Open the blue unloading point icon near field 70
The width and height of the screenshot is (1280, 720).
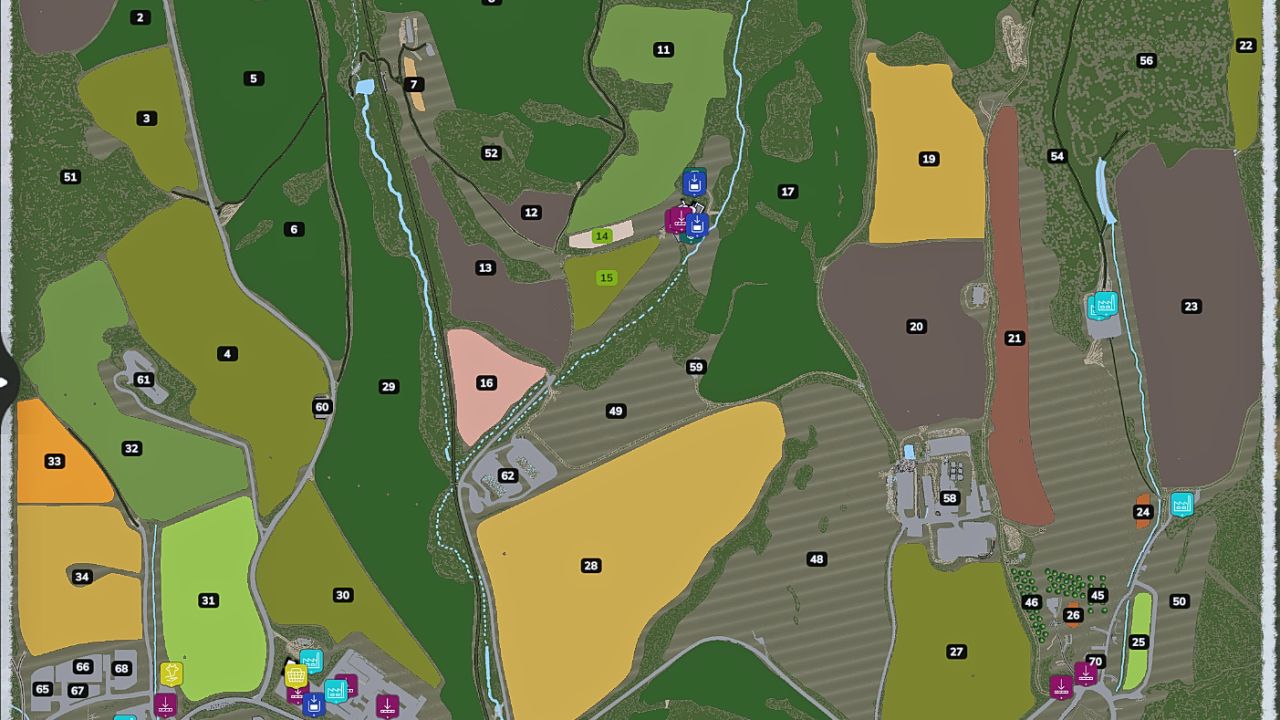tap(1061, 687)
